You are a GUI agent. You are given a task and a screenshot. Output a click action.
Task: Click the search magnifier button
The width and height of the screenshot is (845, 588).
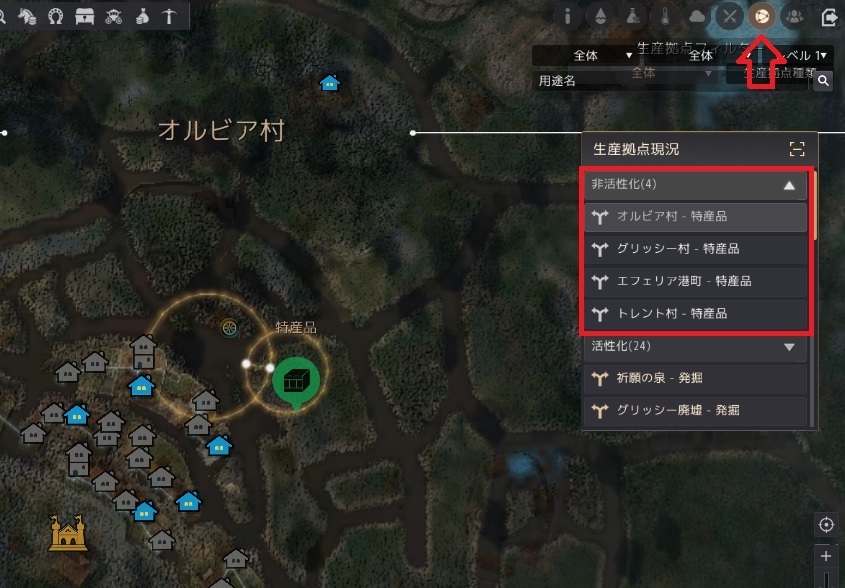tap(823, 81)
